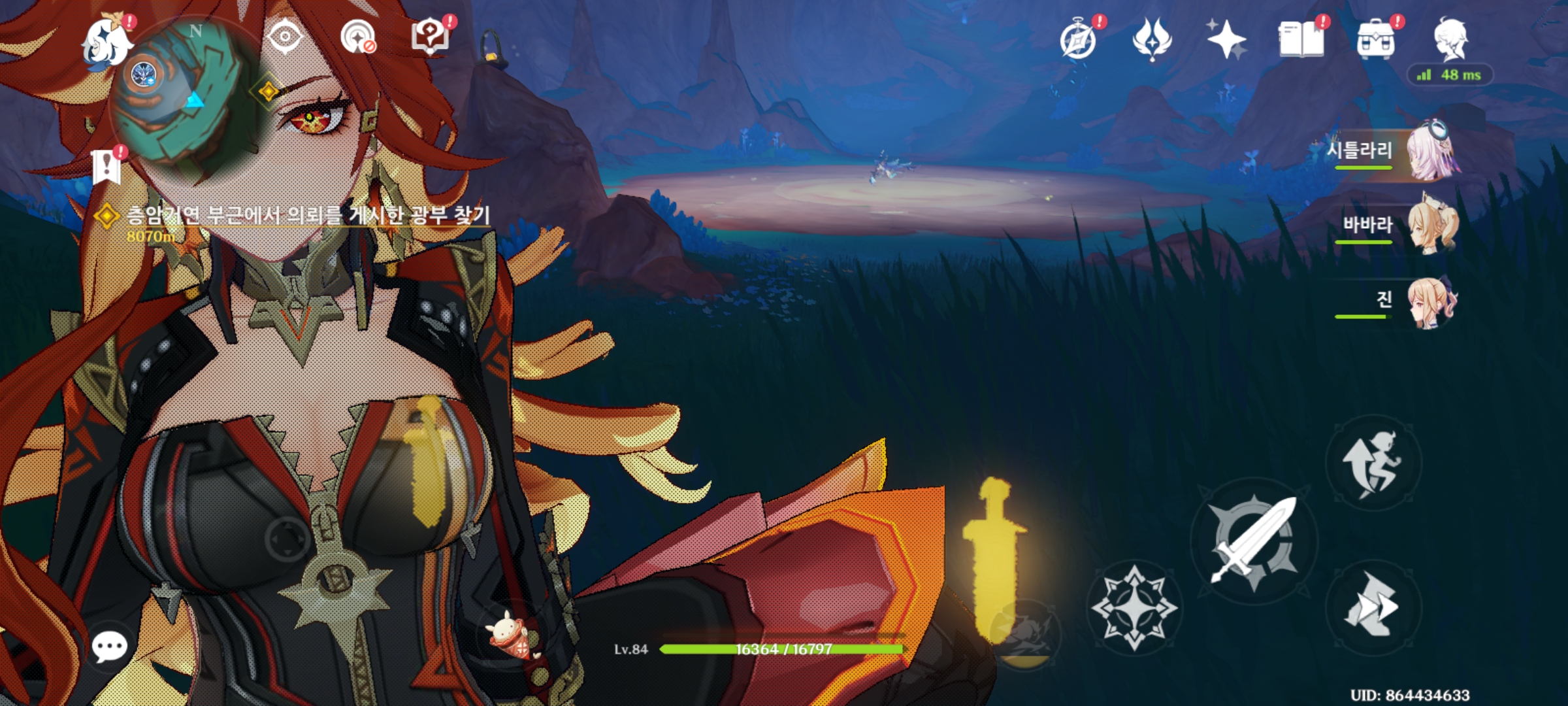Open the tutorial question mark icon
Screen dimensions: 1568x706
[430, 37]
